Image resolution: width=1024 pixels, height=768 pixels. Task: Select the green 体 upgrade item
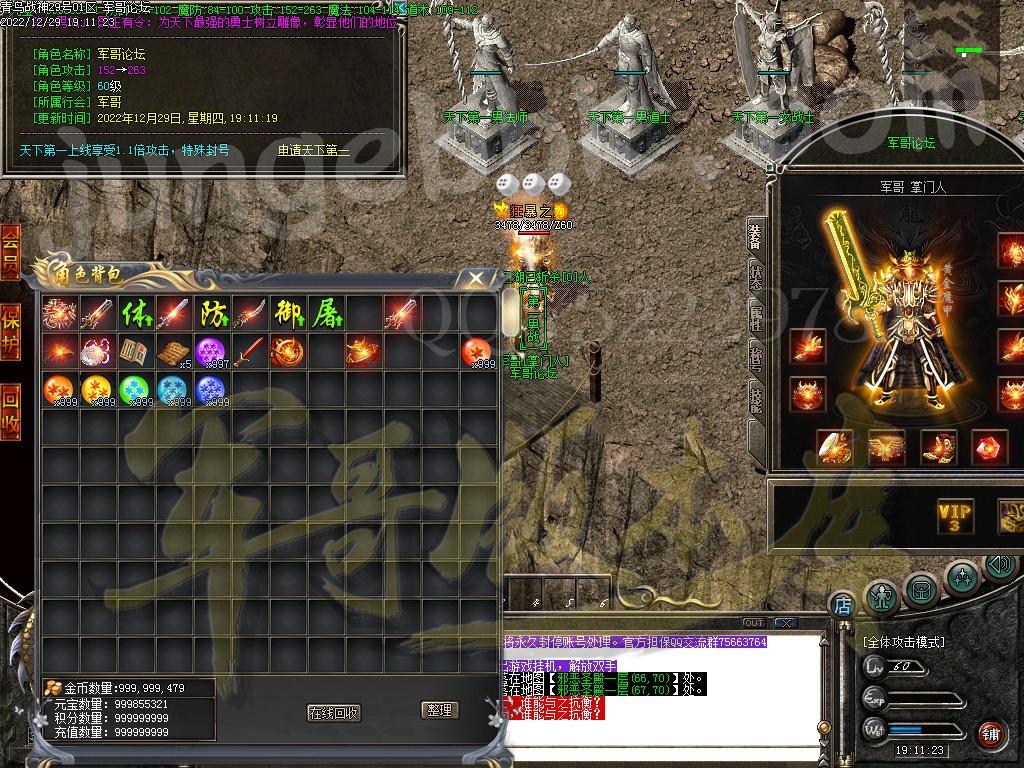point(135,314)
